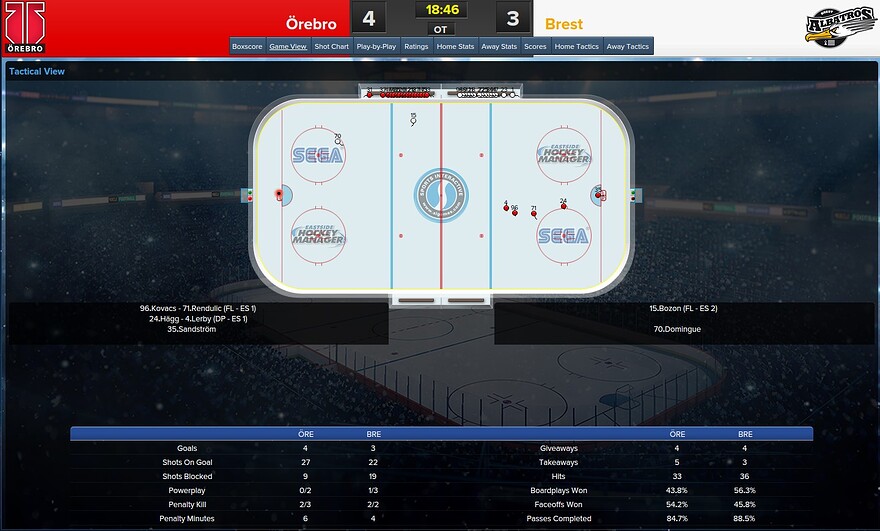Image resolution: width=880 pixels, height=531 pixels.
Task: Click the Örebro team logo
Action: pyautogui.click(x=24, y=27)
